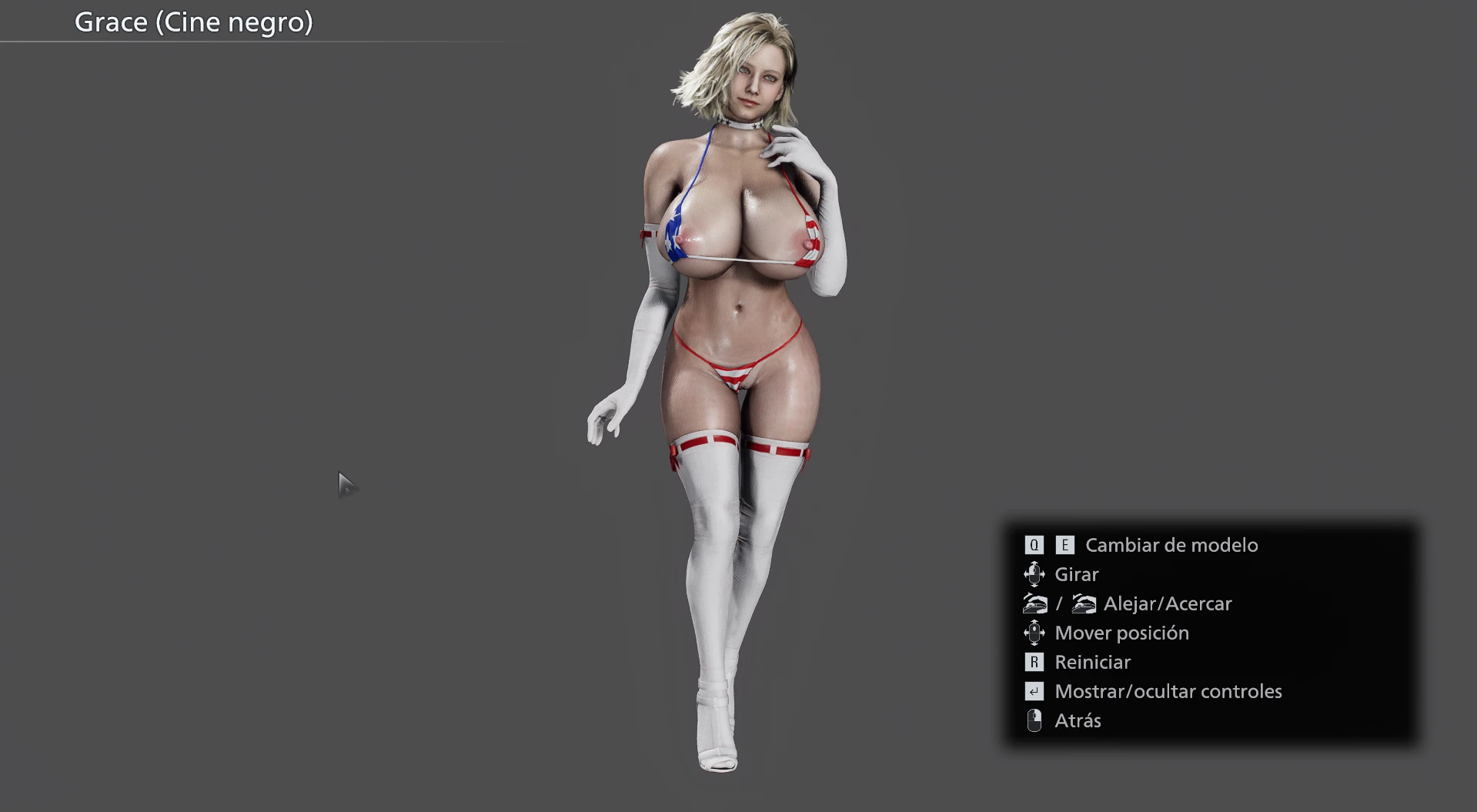Activate the Reiniciar reset option

[x=1091, y=662]
